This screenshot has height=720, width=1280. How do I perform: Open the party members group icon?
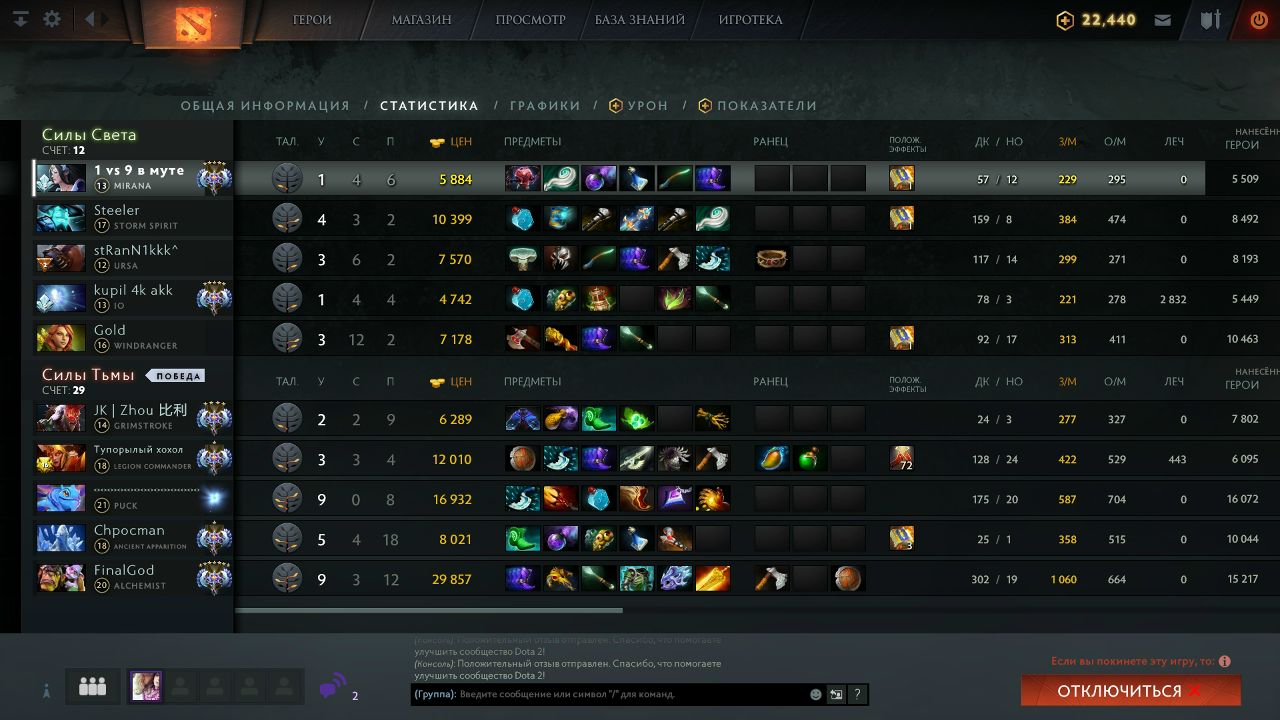pyautogui.click(x=93, y=687)
